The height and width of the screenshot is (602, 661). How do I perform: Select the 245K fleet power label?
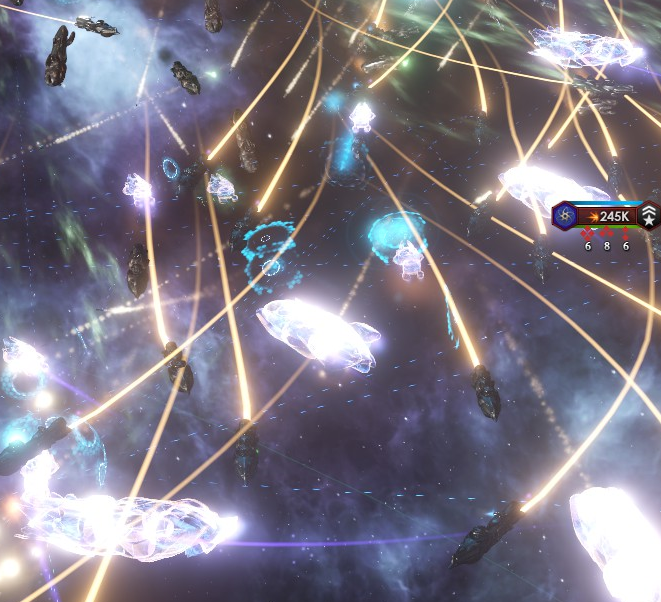click(610, 215)
